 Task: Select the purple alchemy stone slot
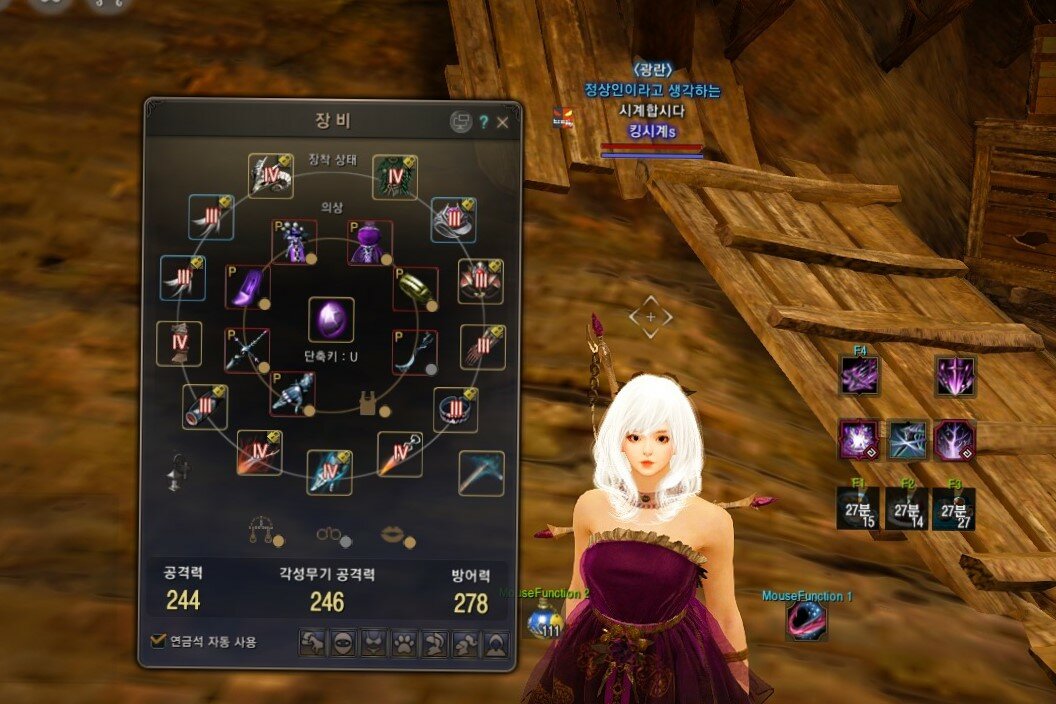[x=331, y=320]
